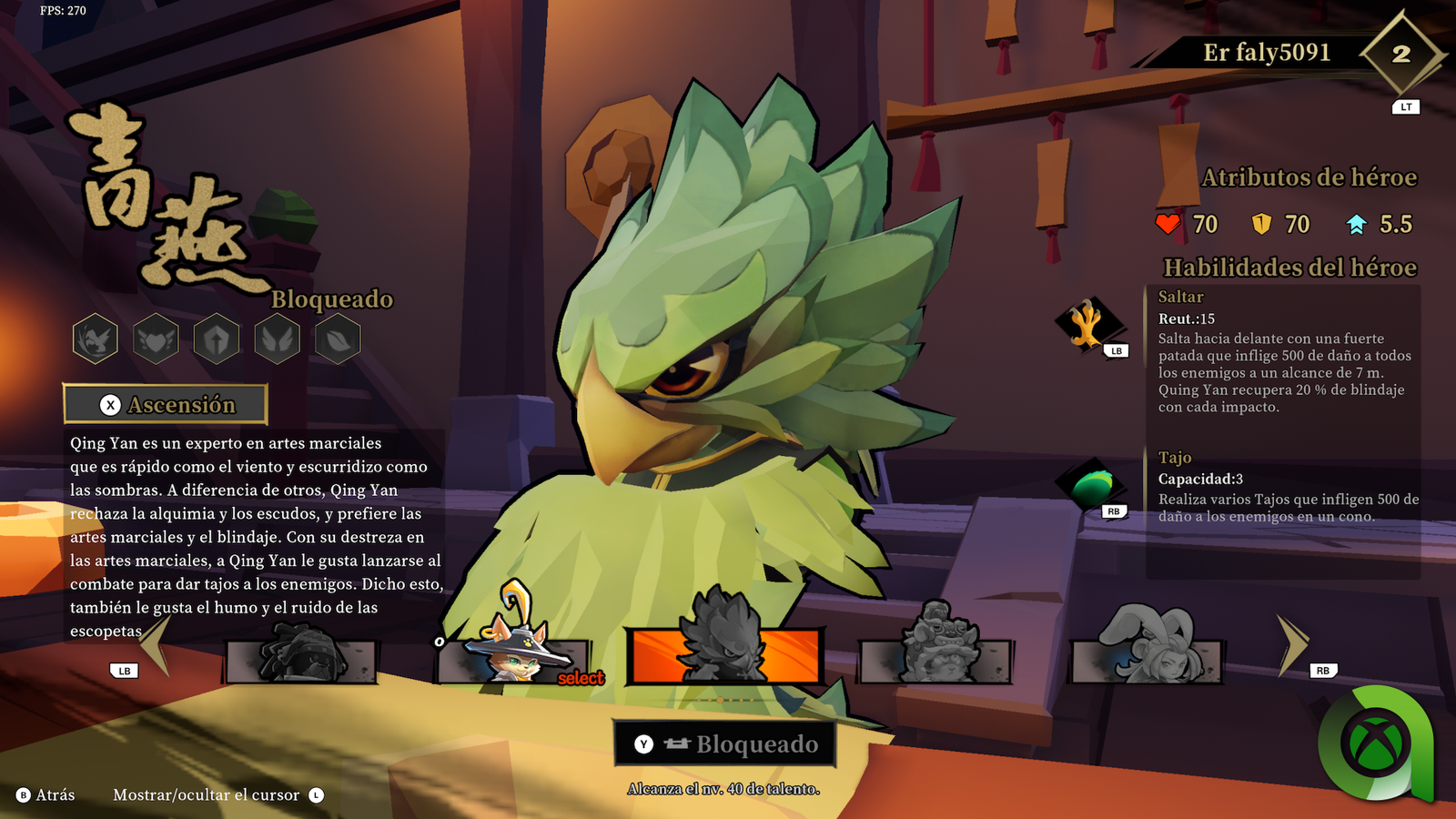The width and height of the screenshot is (1456, 819).
Task: Click the Bloqueado unlock button
Action: click(x=725, y=744)
